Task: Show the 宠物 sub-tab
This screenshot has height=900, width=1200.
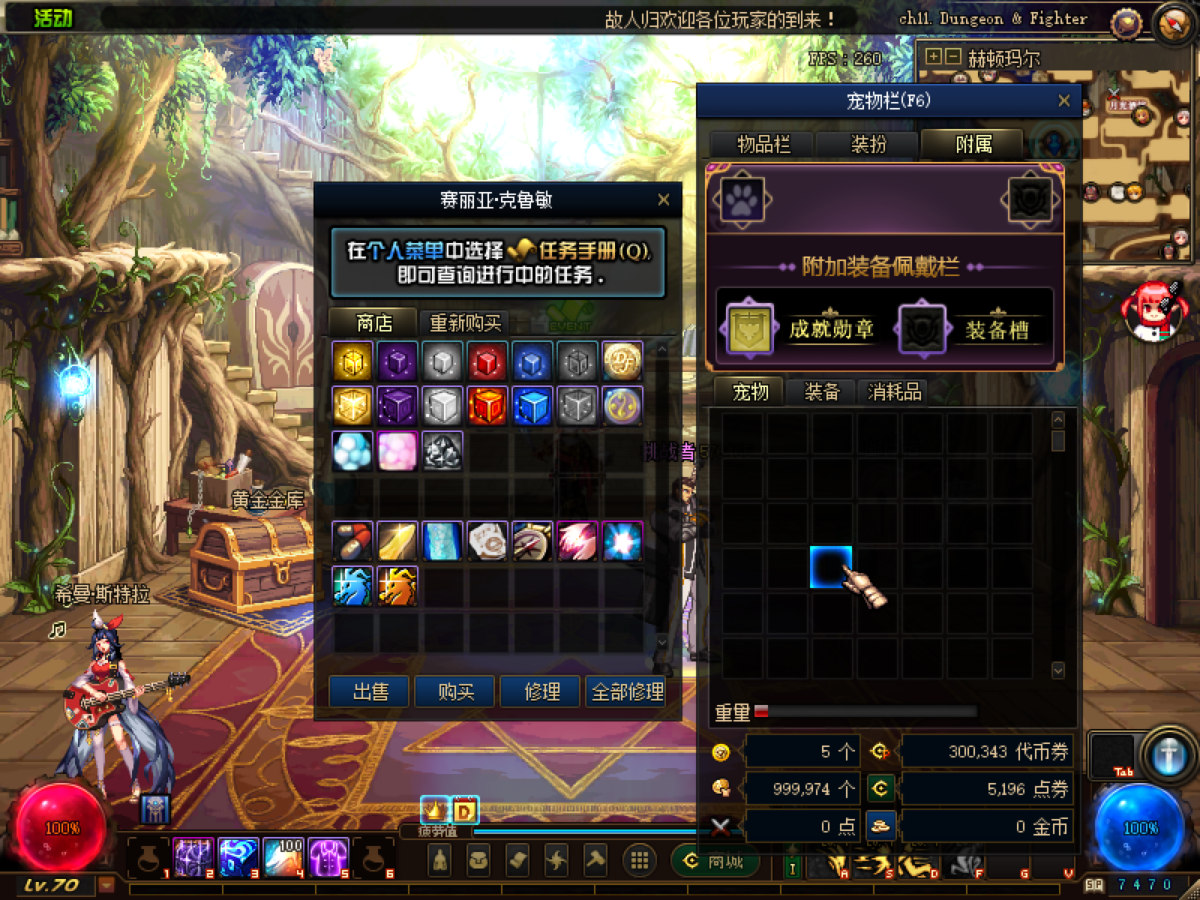Action: click(x=750, y=392)
